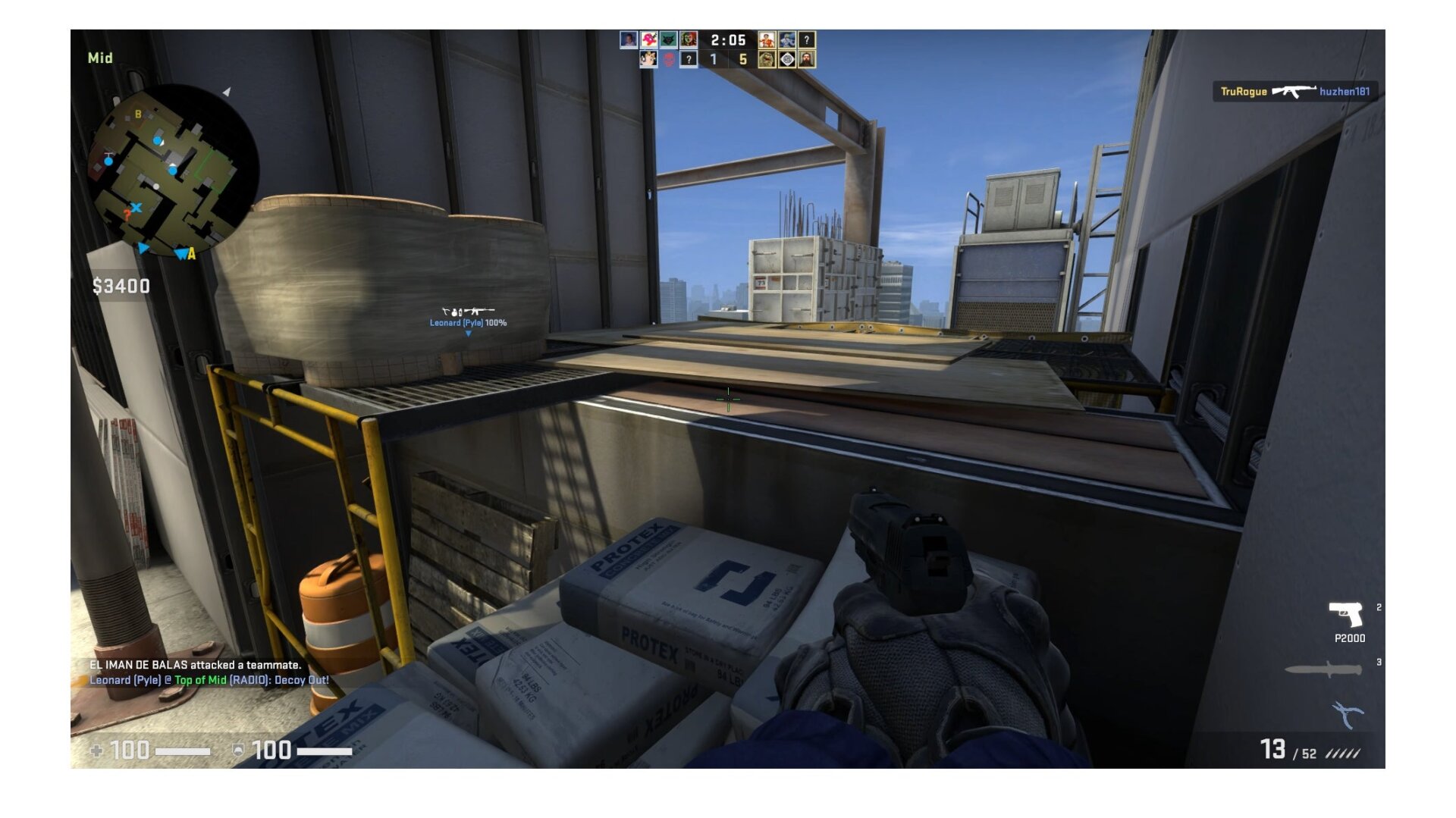The width and height of the screenshot is (1456, 818).
Task: Click the pink creature avatar in the CT scoreboard
Action: [648, 41]
